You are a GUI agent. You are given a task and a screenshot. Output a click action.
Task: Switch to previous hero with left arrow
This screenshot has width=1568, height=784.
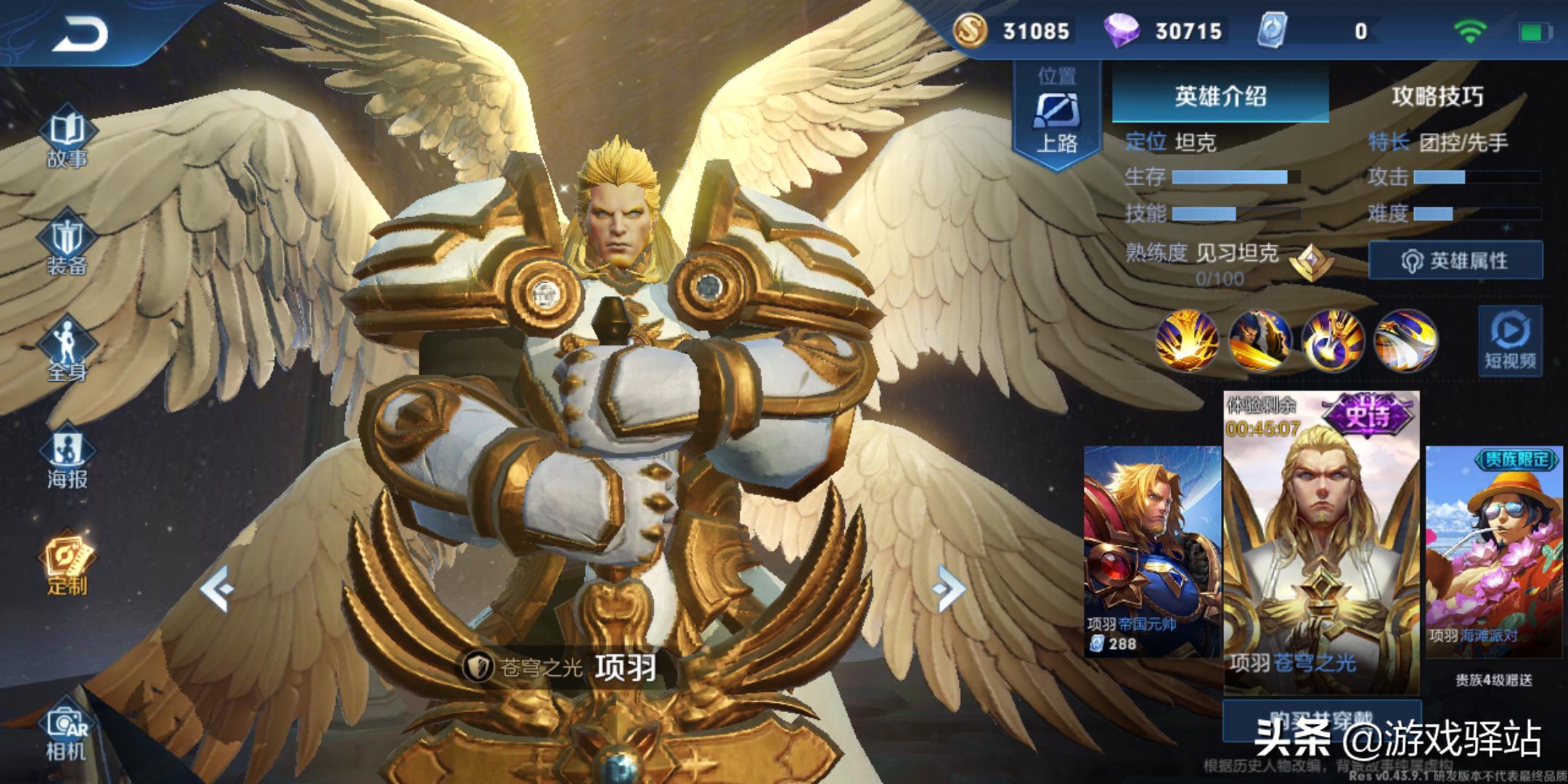[216, 588]
